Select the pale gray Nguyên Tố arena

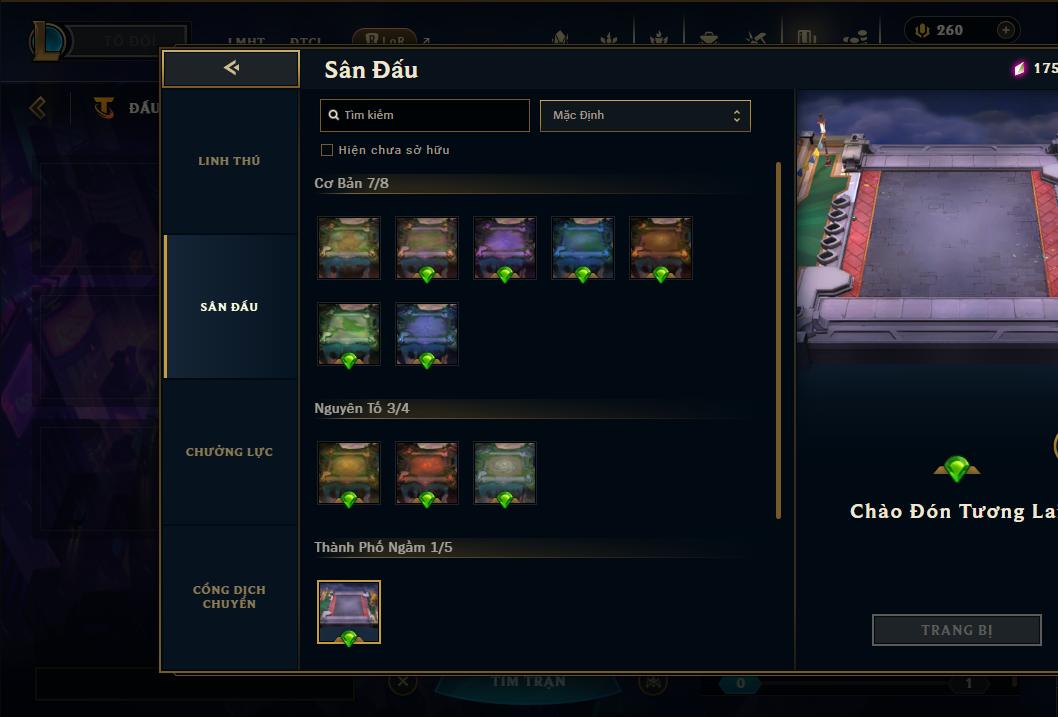click(x=505, y=473)
